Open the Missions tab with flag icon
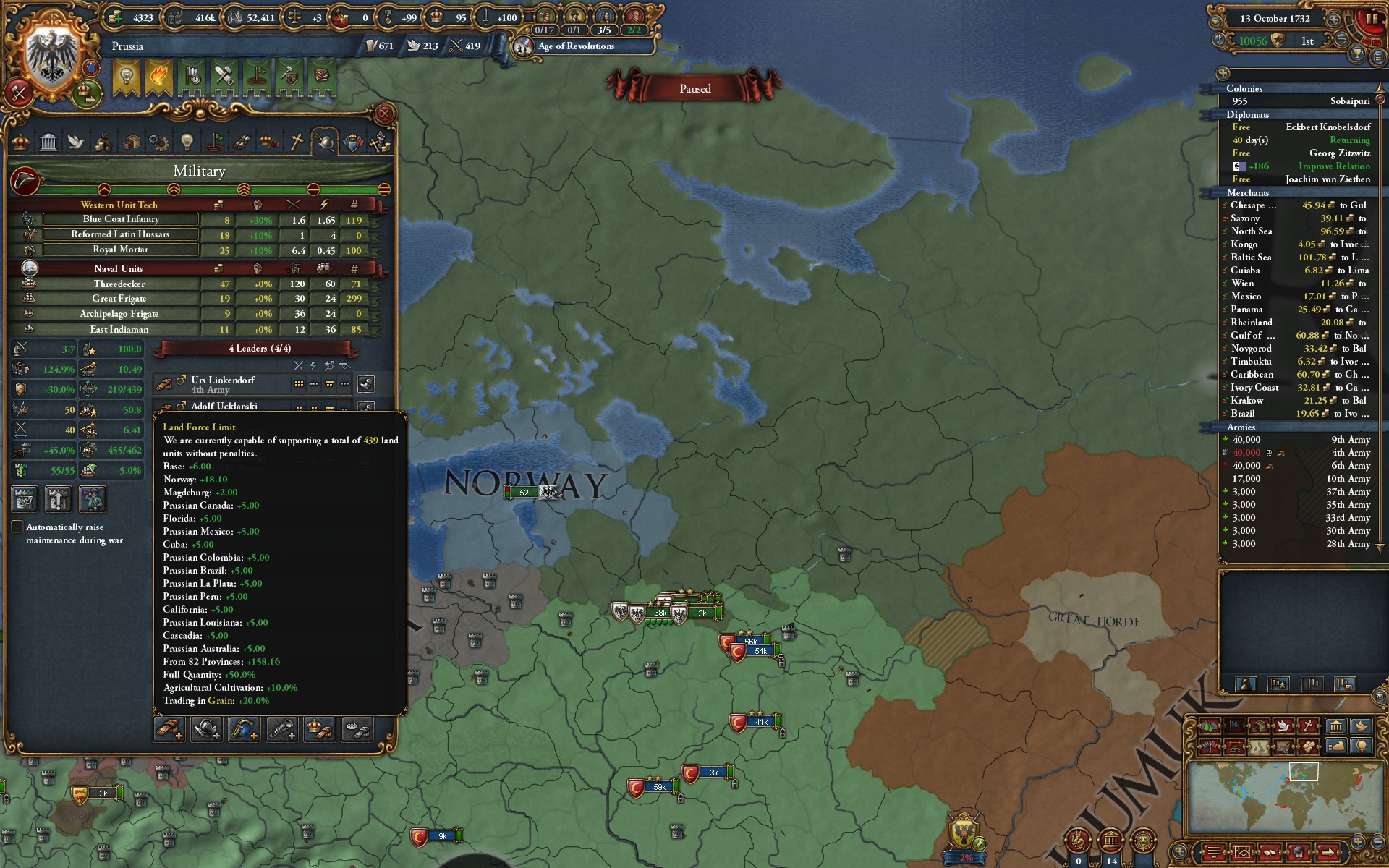 215,142
